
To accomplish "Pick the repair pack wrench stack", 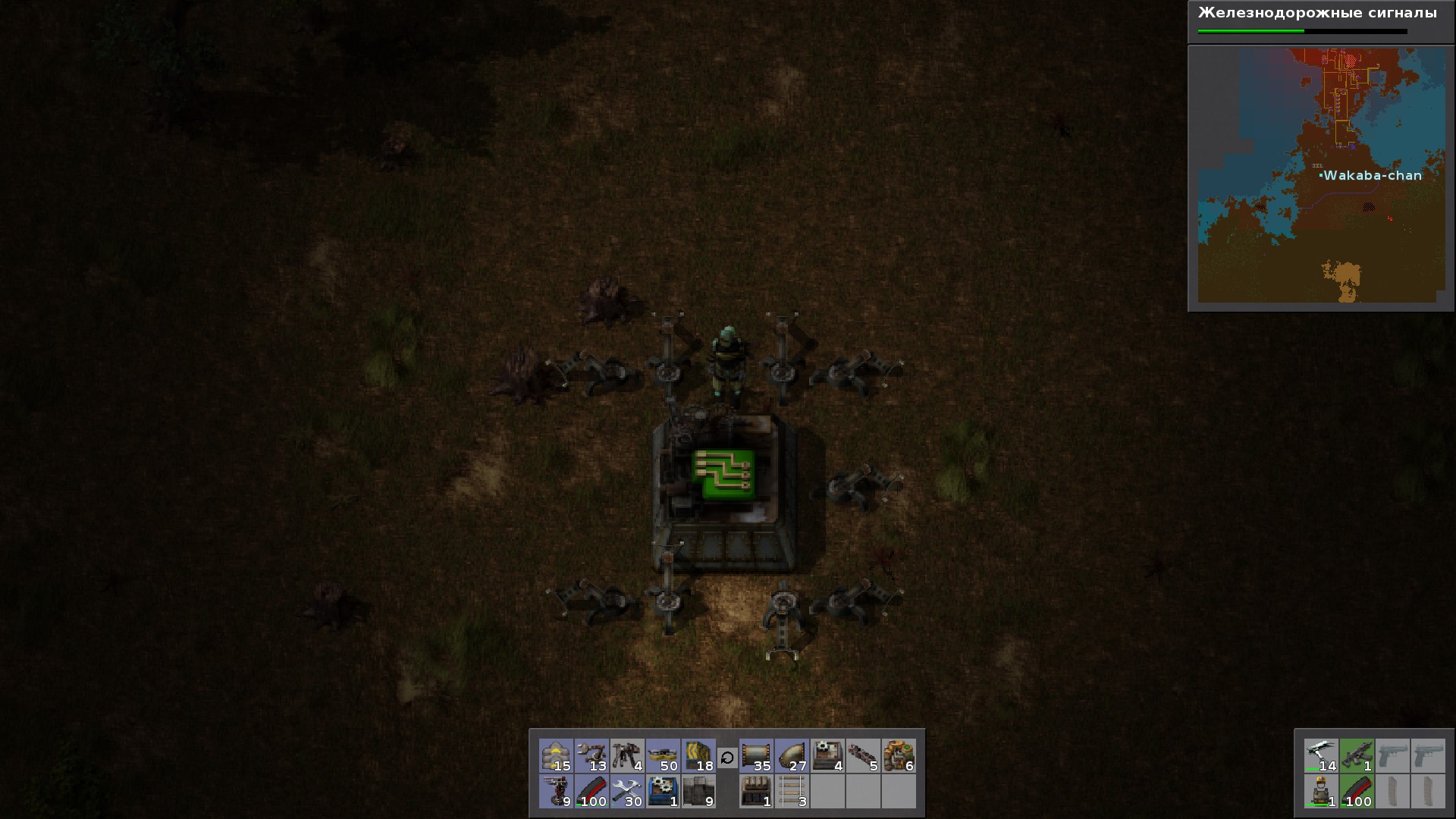I will pos(627,792).
